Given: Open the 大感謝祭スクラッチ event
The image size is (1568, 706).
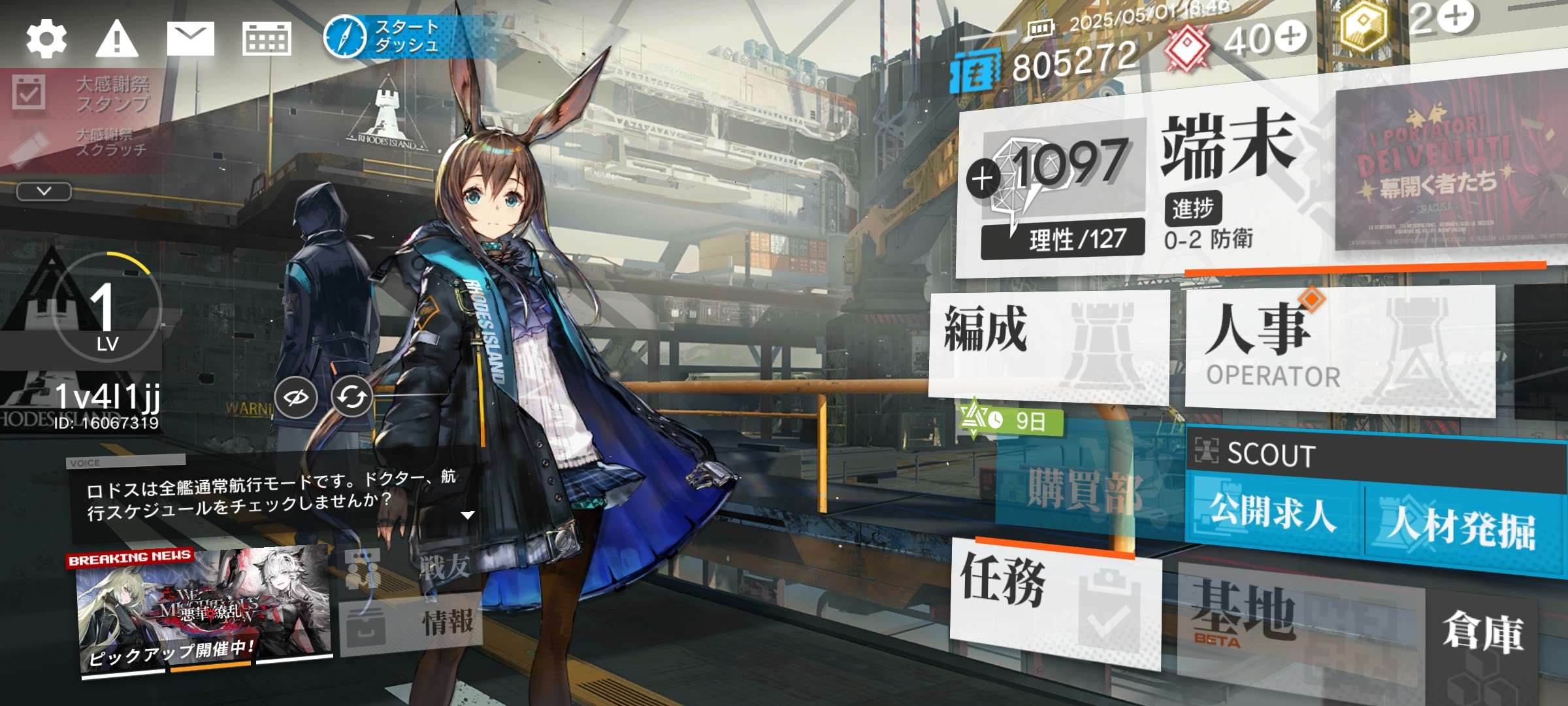Looking at the screenshot, I should click(82, 143).
